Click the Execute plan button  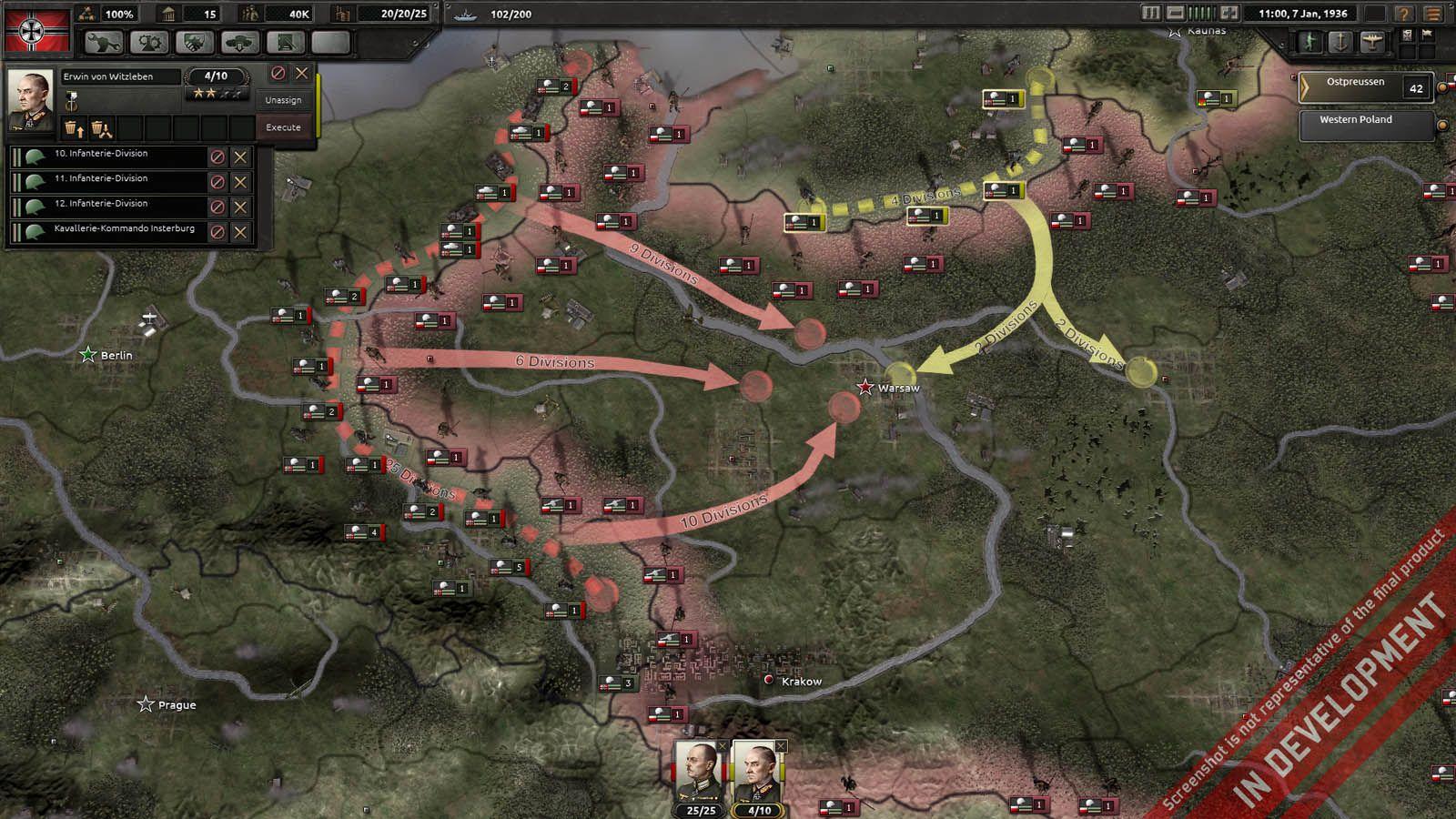point(284,127)
